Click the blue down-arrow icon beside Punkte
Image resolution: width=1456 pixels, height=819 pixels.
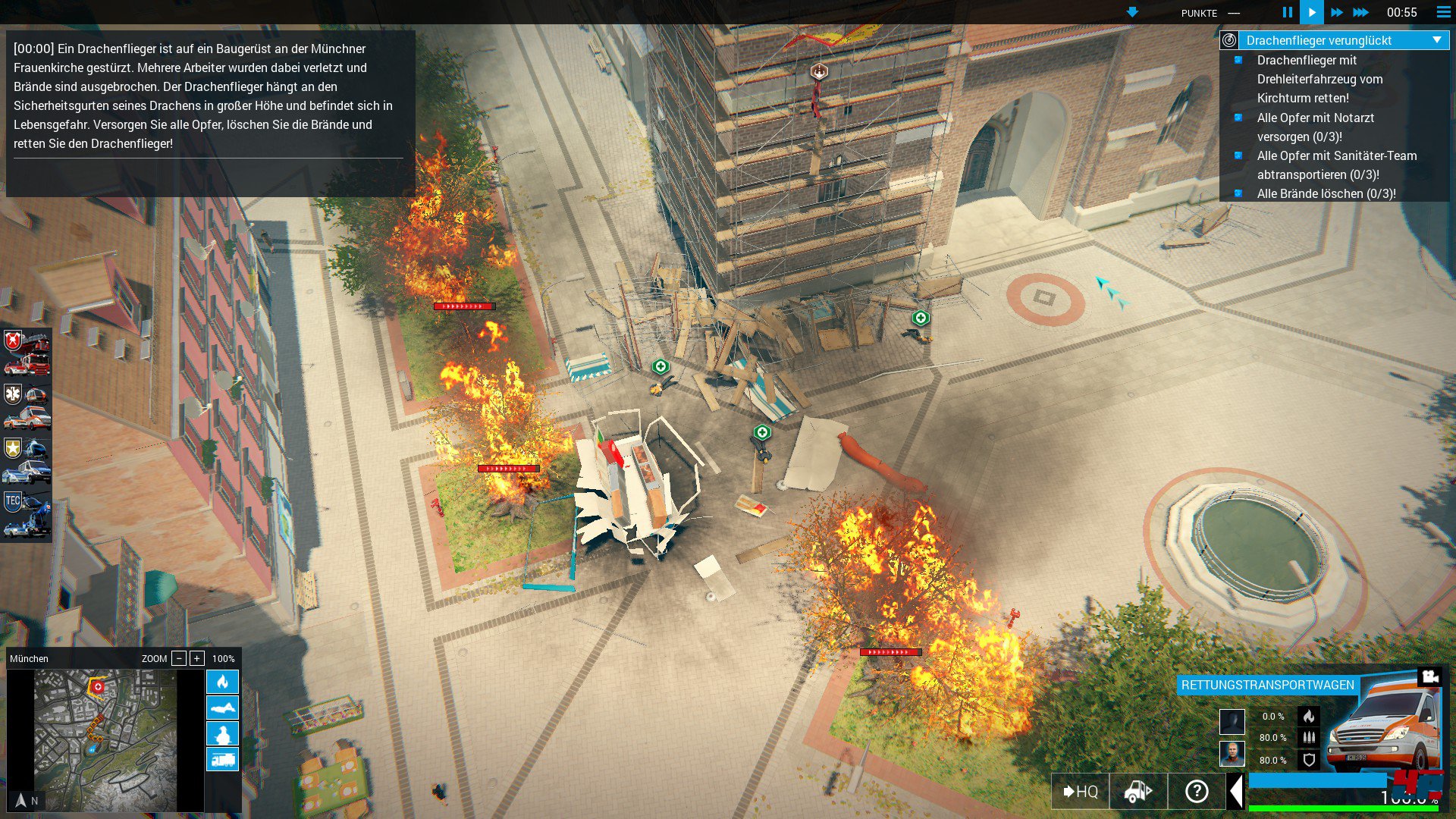click(x=1132, y=12)
